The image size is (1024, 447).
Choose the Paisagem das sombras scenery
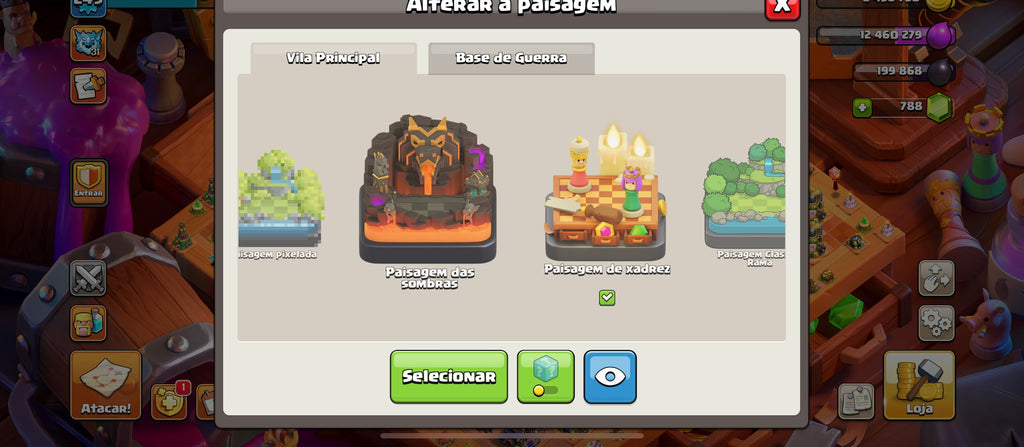tap(428, 192)
